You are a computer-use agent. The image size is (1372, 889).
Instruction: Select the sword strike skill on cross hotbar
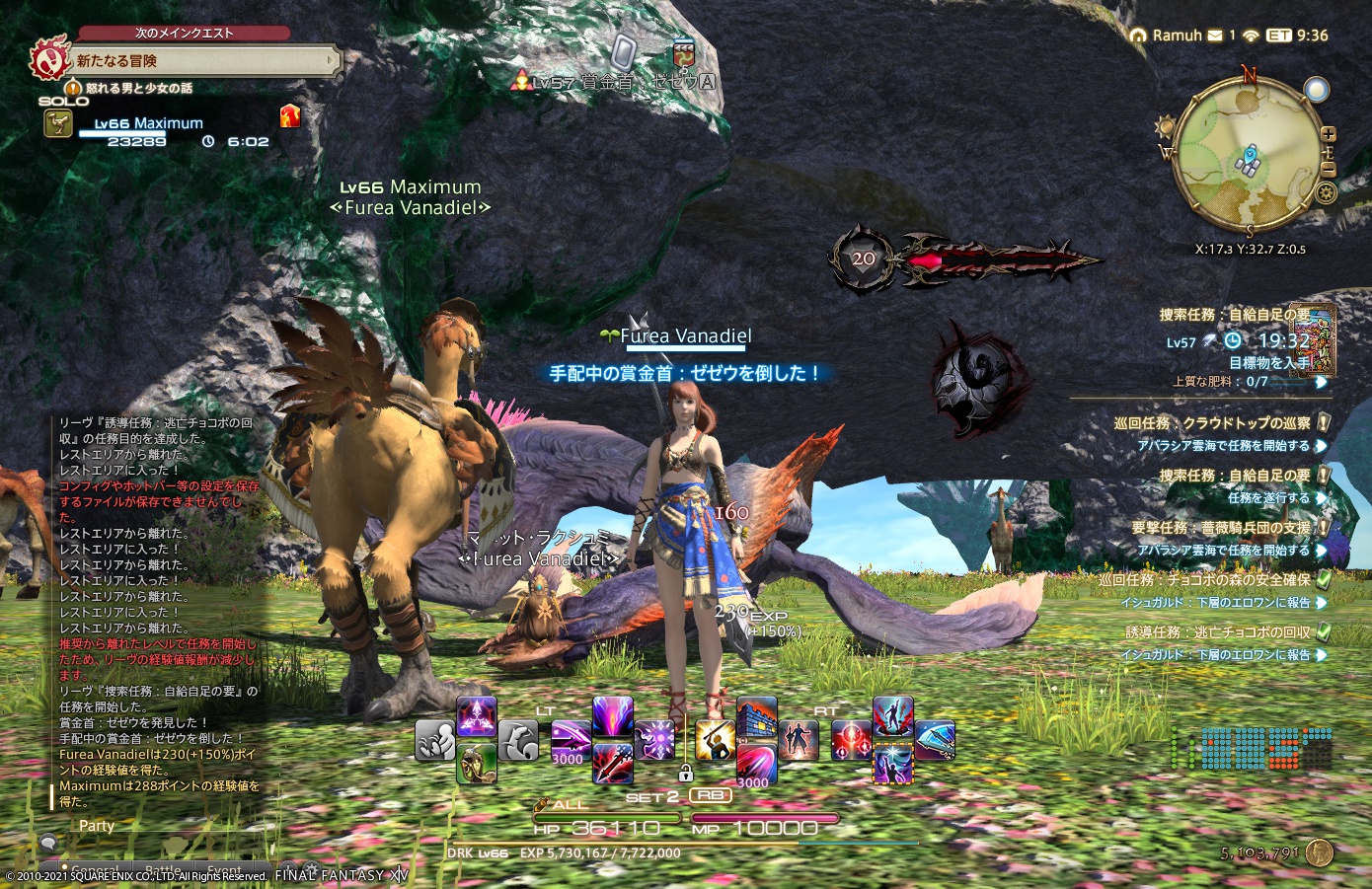tap(714, 737)
